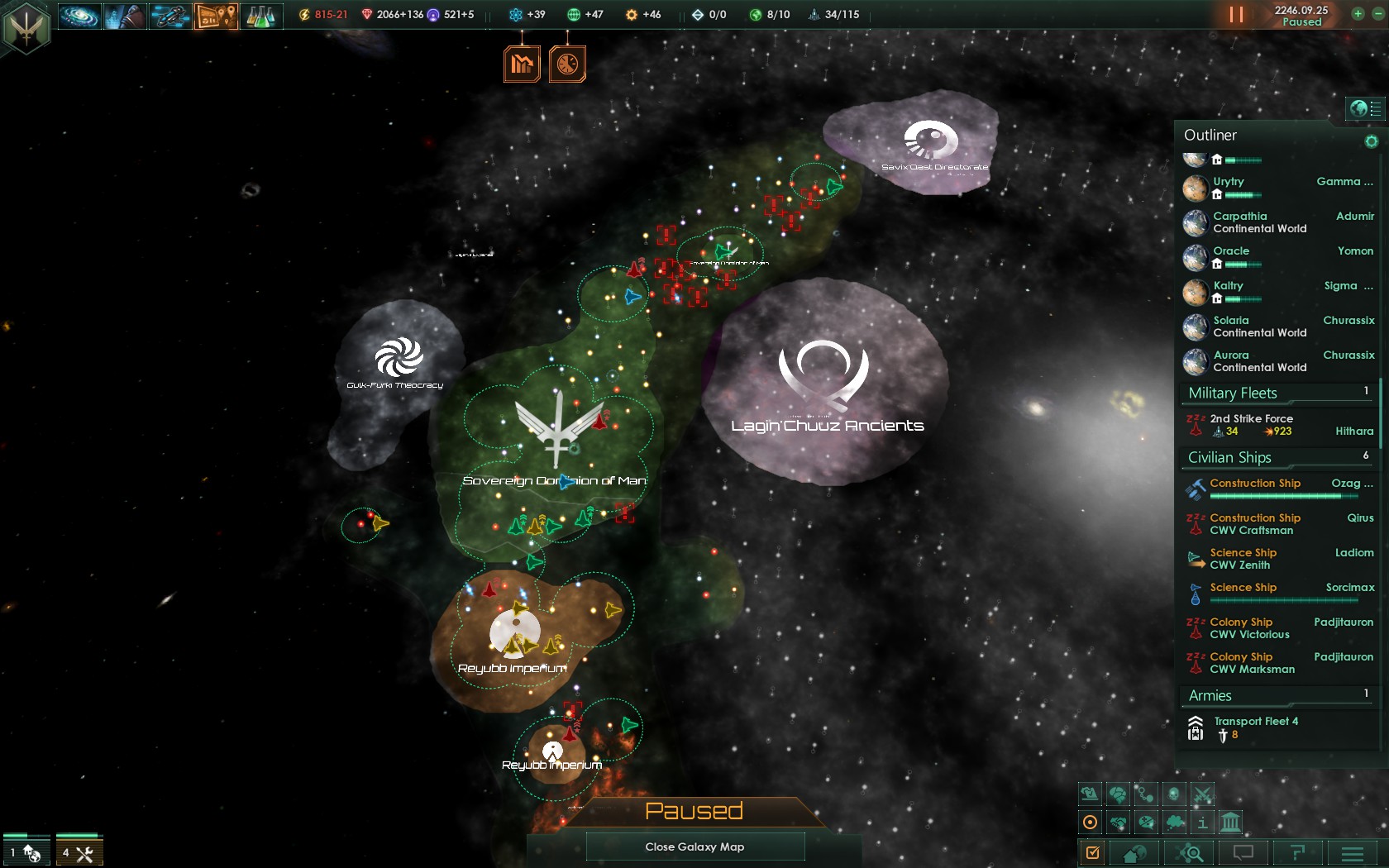Click the declining chart alert notification
1389x868 pixels.
point(522,64)
